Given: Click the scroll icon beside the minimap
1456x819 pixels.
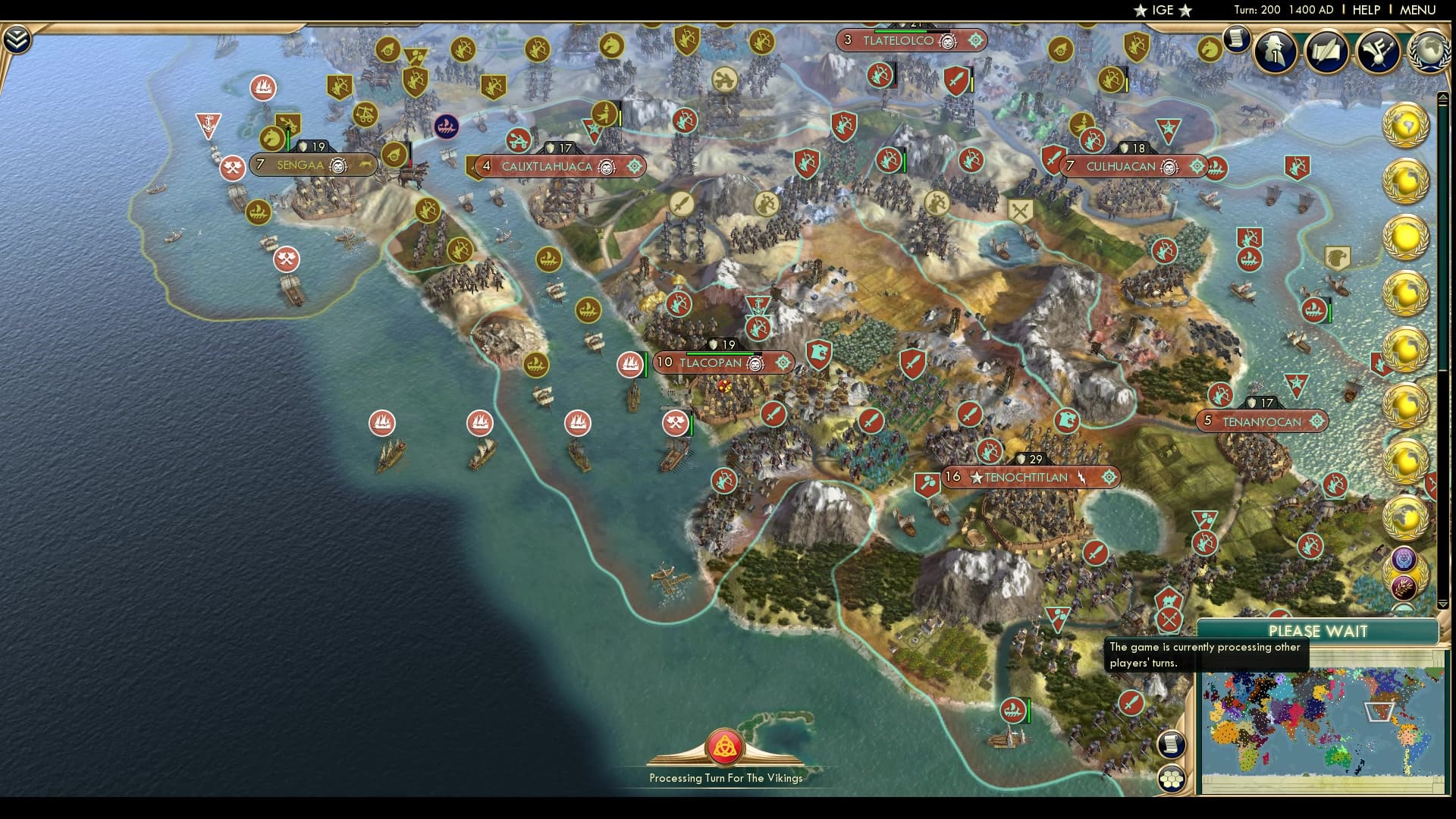Looking at the screenshot, I should [1172, 744].
